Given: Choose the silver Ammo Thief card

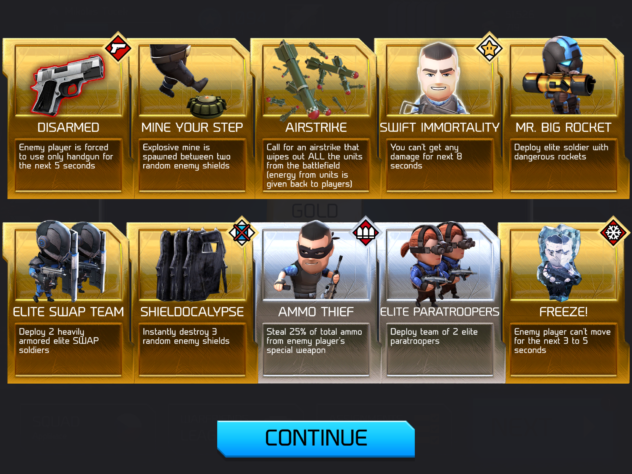Looking at the screenshot, I should [x=316, y=302].
